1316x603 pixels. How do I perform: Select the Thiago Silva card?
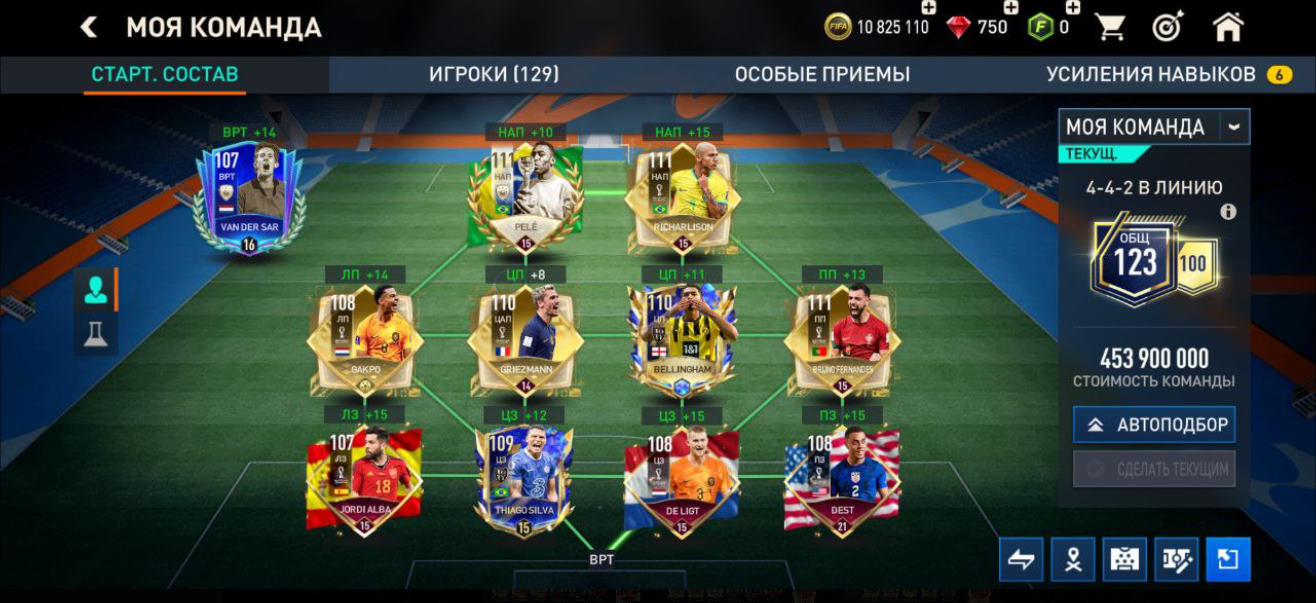point(525,482)
